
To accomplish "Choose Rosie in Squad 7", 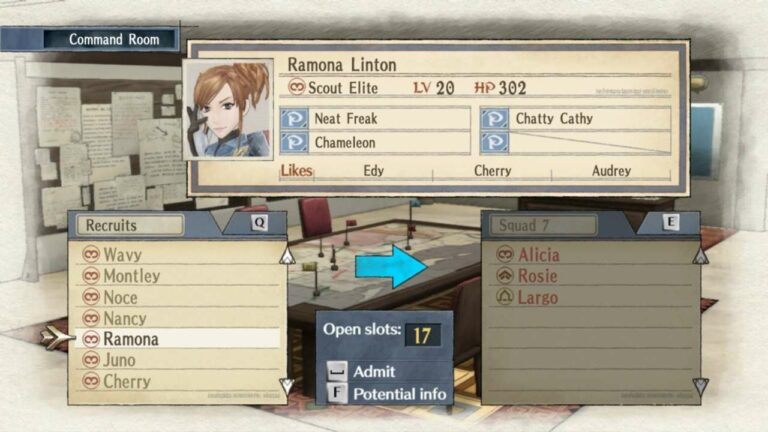I will pos(537,276).
